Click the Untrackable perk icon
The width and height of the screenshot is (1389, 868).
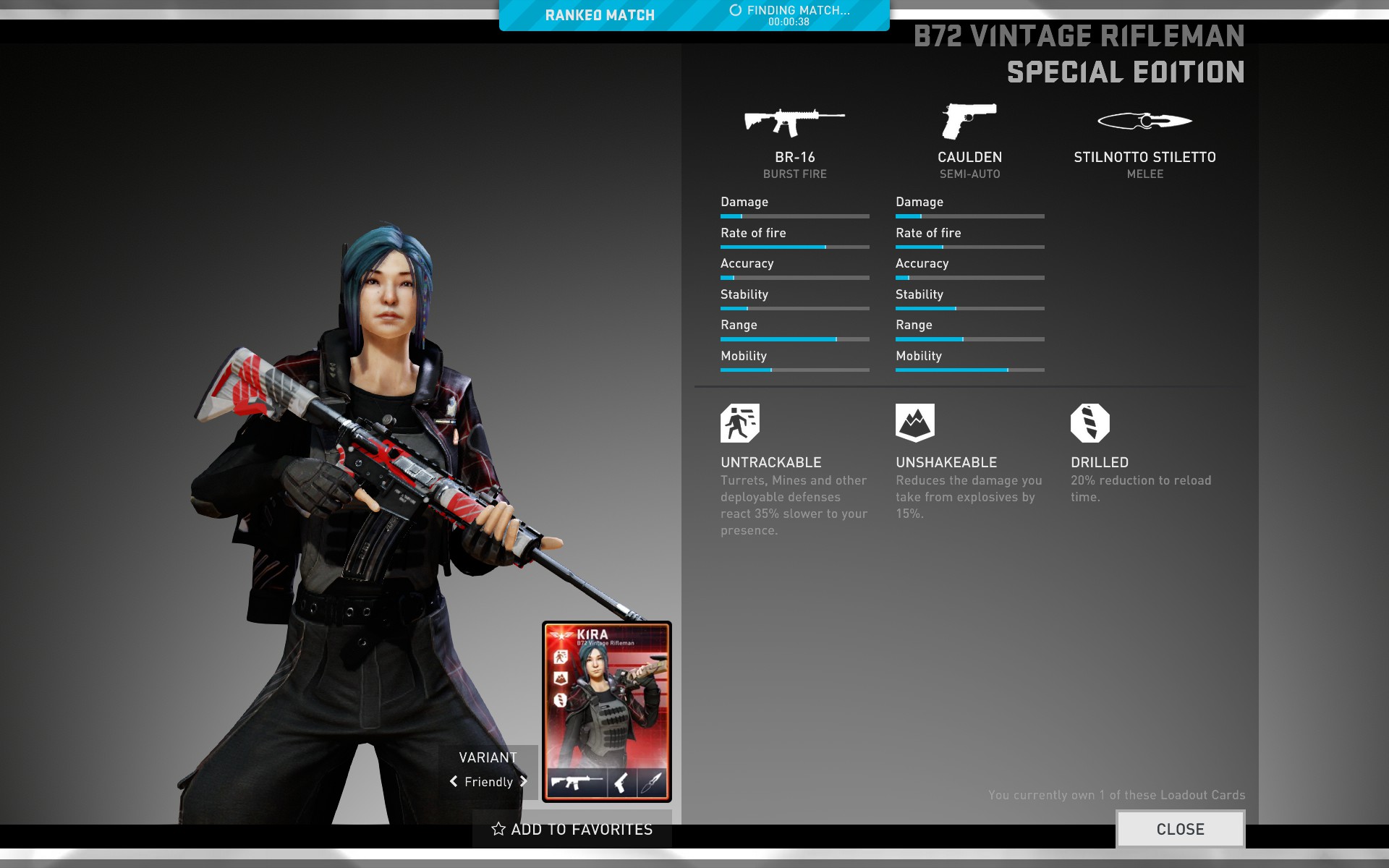[739, 423]
